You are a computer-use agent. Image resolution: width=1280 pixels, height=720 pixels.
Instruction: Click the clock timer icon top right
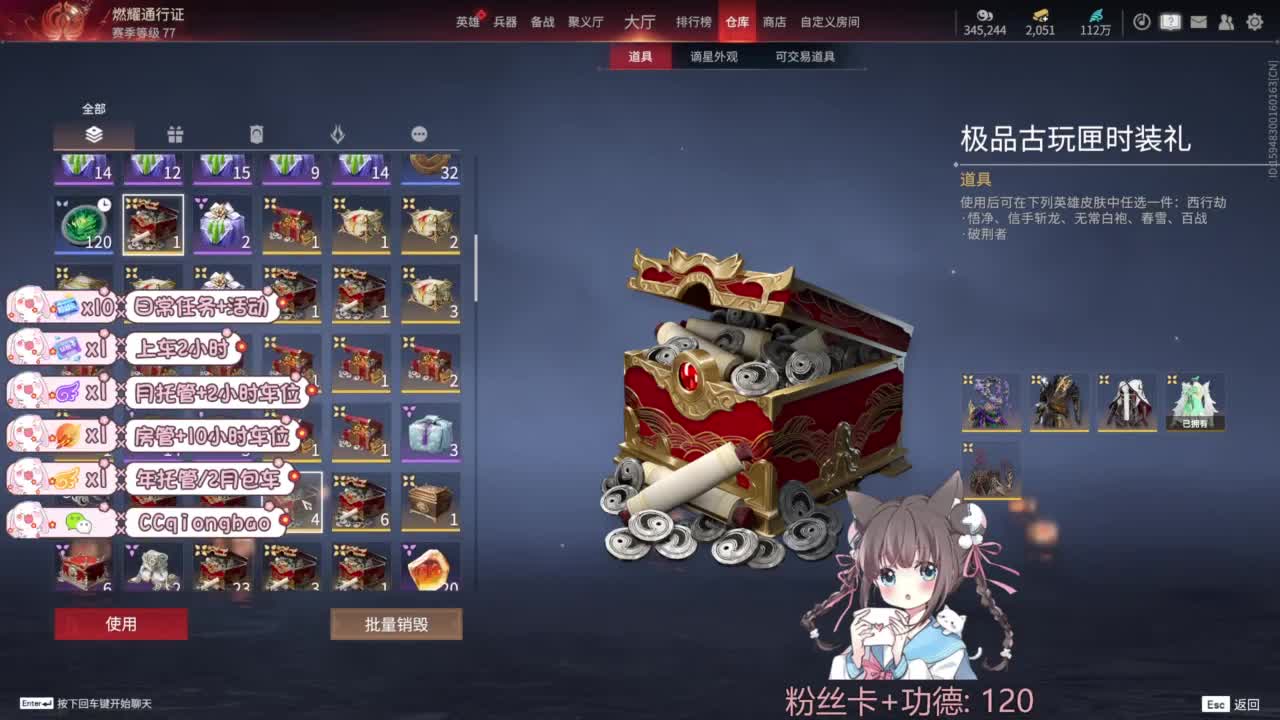click(x=1141, y=21)
